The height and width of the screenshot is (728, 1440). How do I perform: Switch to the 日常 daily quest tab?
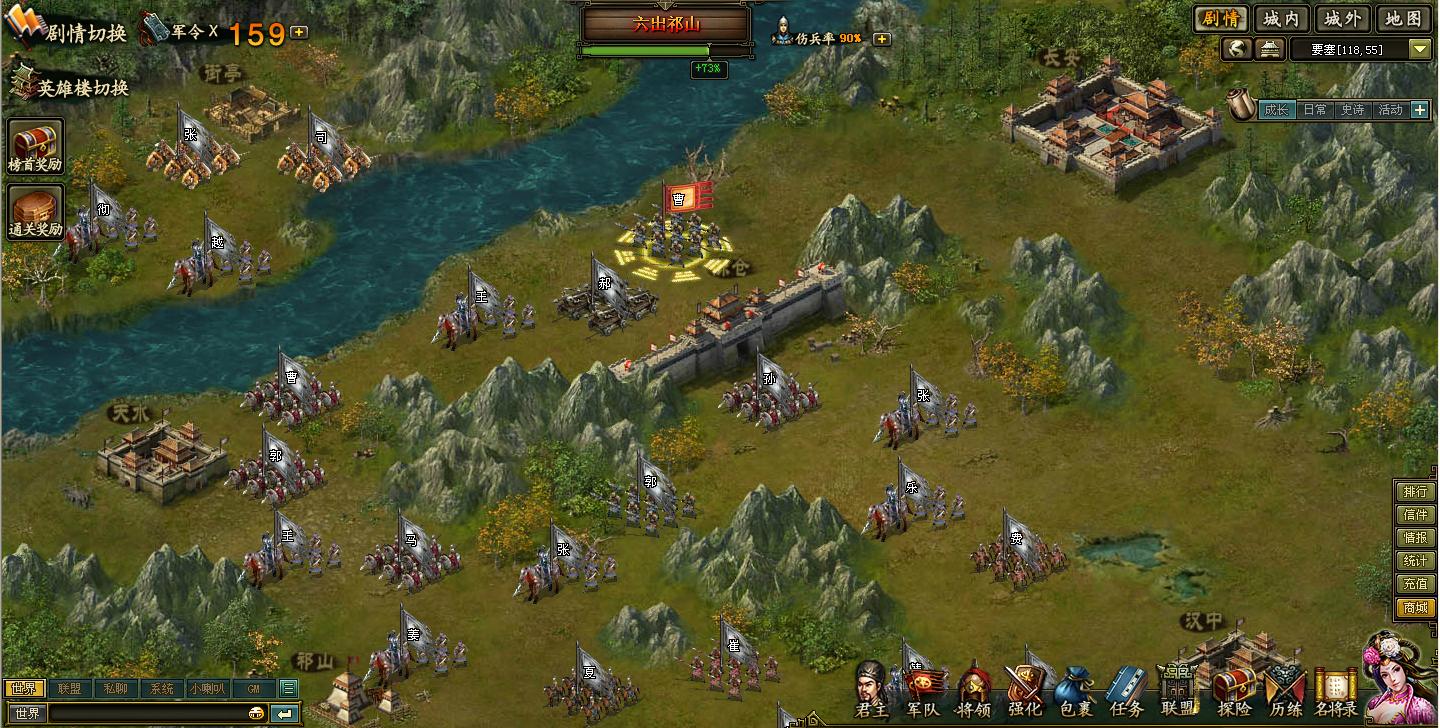pos(1314,110)
